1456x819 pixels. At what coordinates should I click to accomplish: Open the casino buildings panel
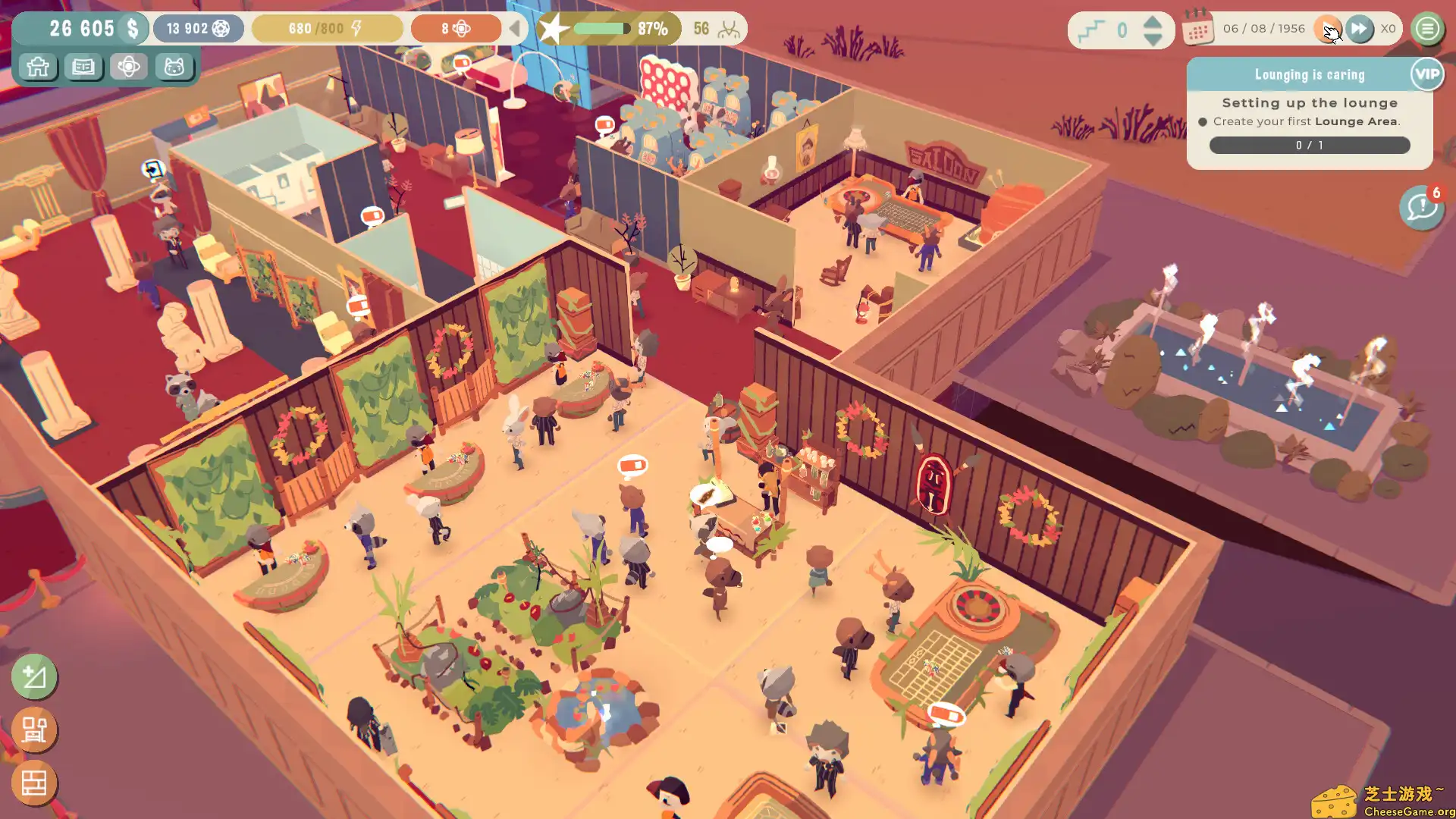pyautogui.click(x=36, y=67)
